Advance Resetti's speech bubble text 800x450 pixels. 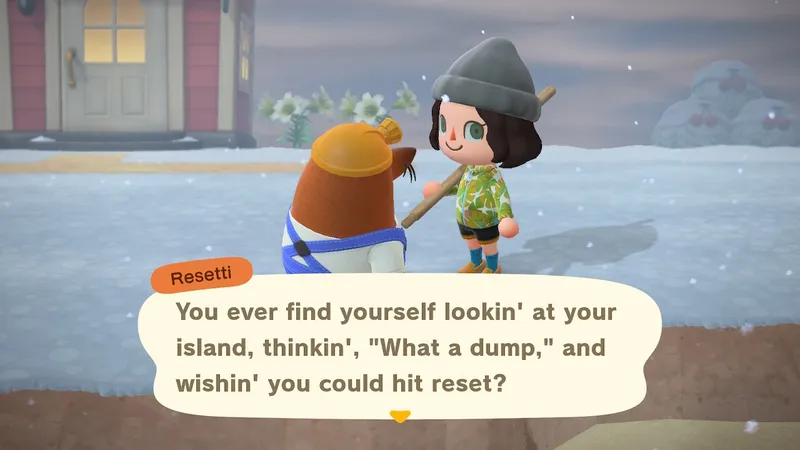tap(400, 346)
